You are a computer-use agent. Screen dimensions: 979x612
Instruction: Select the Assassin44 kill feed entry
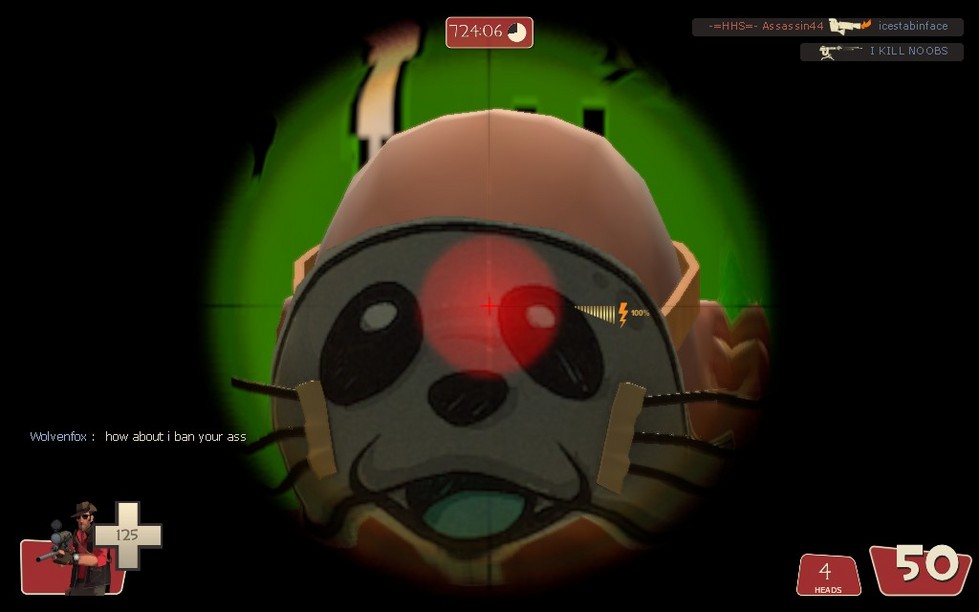[827, 27]
